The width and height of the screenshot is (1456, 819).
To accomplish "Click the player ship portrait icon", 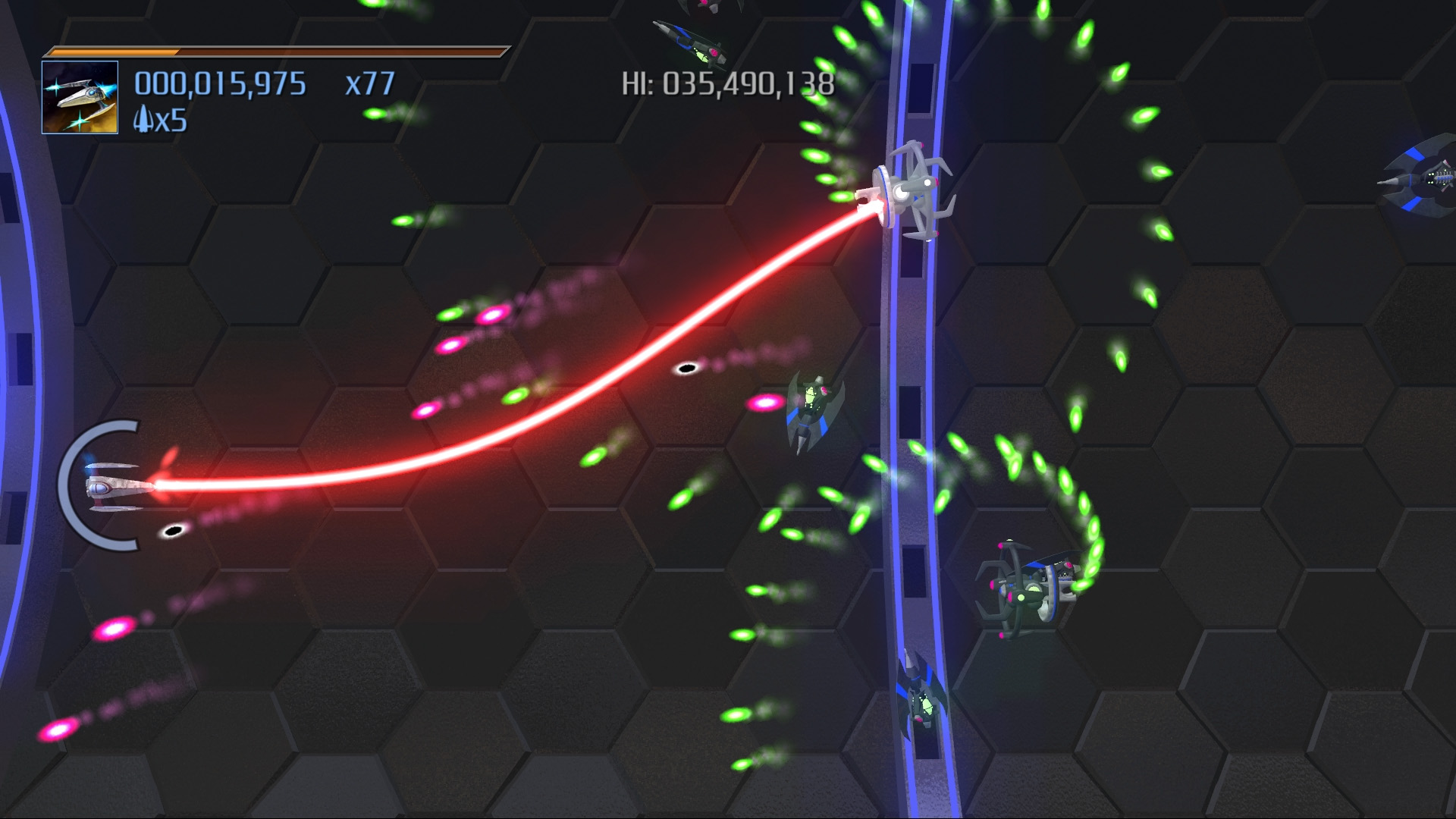I will tap(80, 97).
